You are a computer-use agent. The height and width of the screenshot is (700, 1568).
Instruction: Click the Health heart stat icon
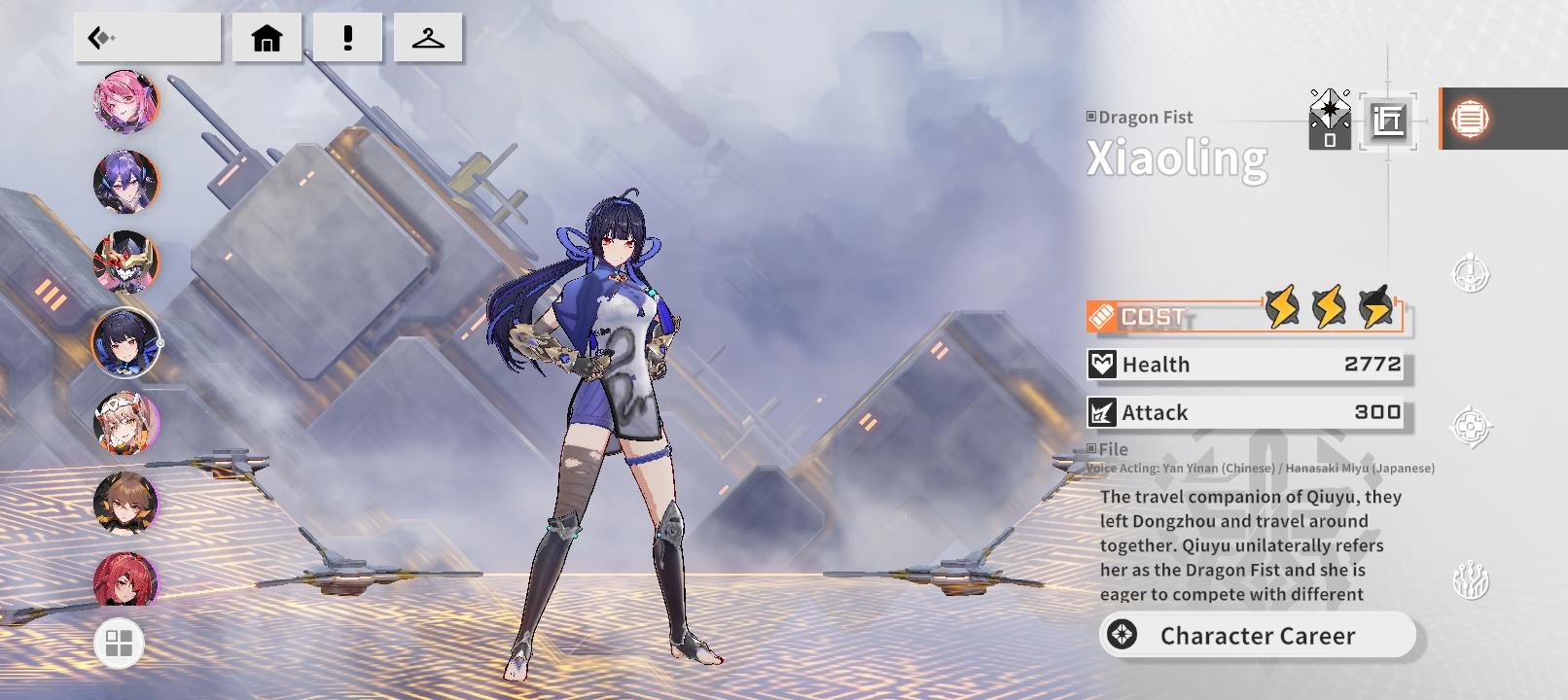click(x=1103, y=364)
